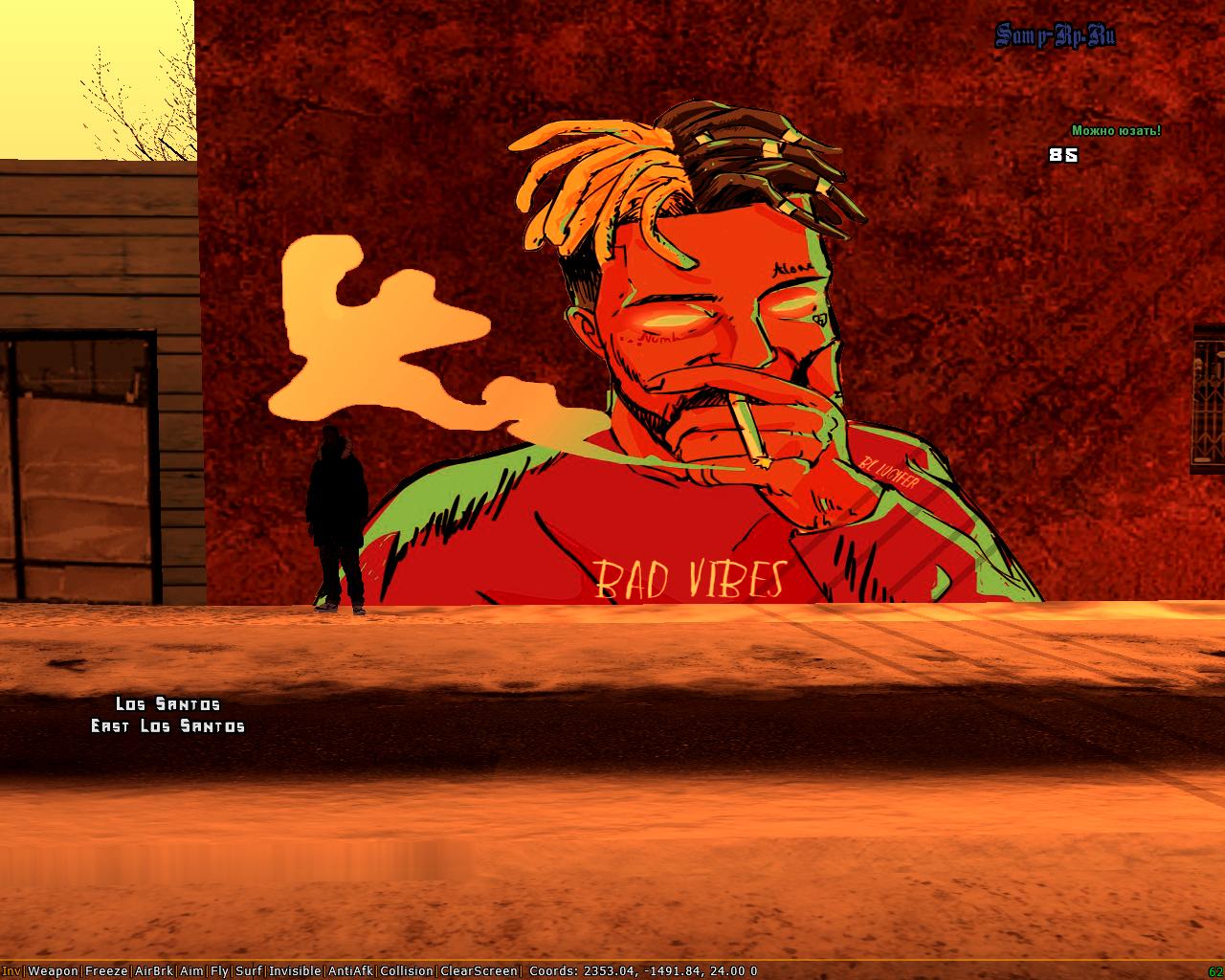Enable the Invisible option

click(x=295, y=970)
